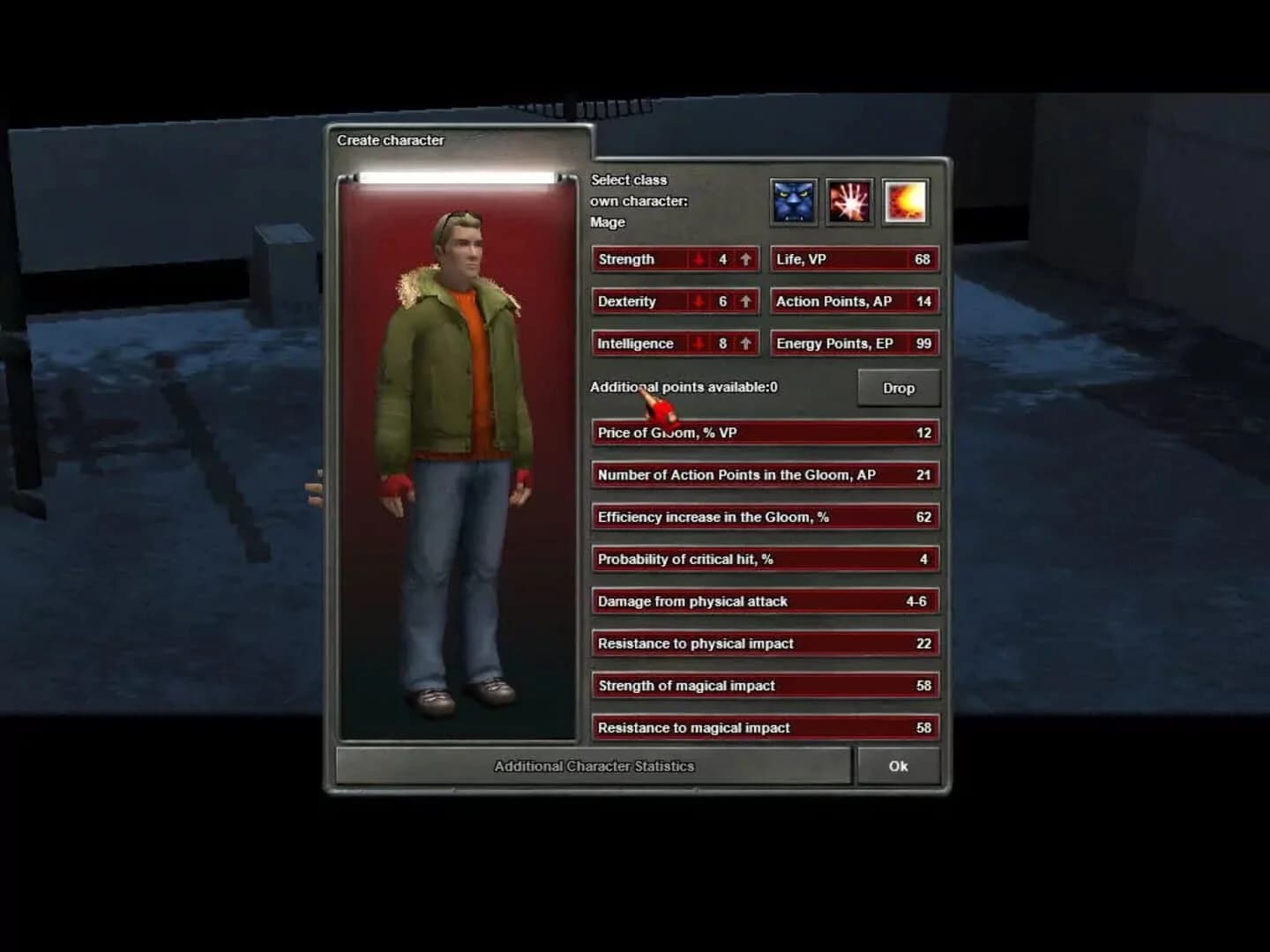Select the Life, VP stat bar
This screenshot has height=952, width=1270.
coord(854,259)
